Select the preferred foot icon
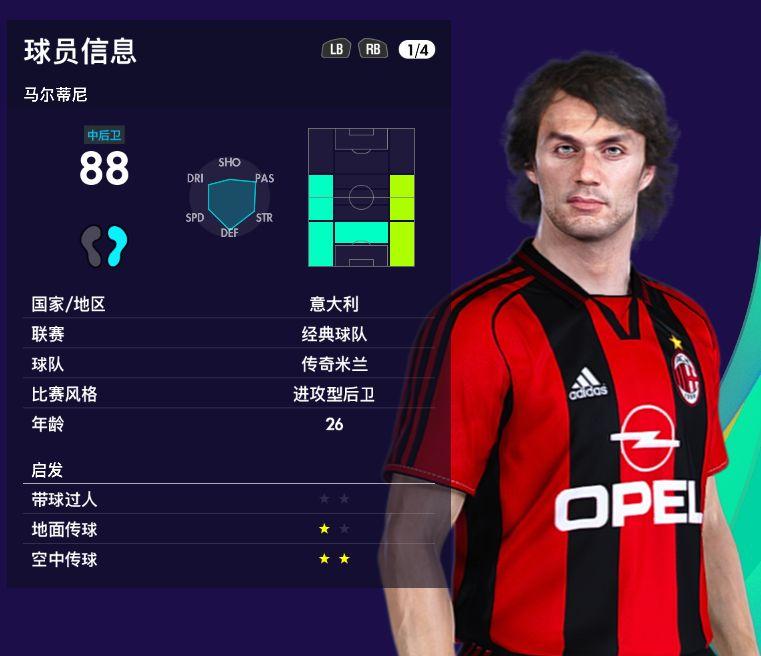This screenshot has height=656, width=761. (105, 246)
